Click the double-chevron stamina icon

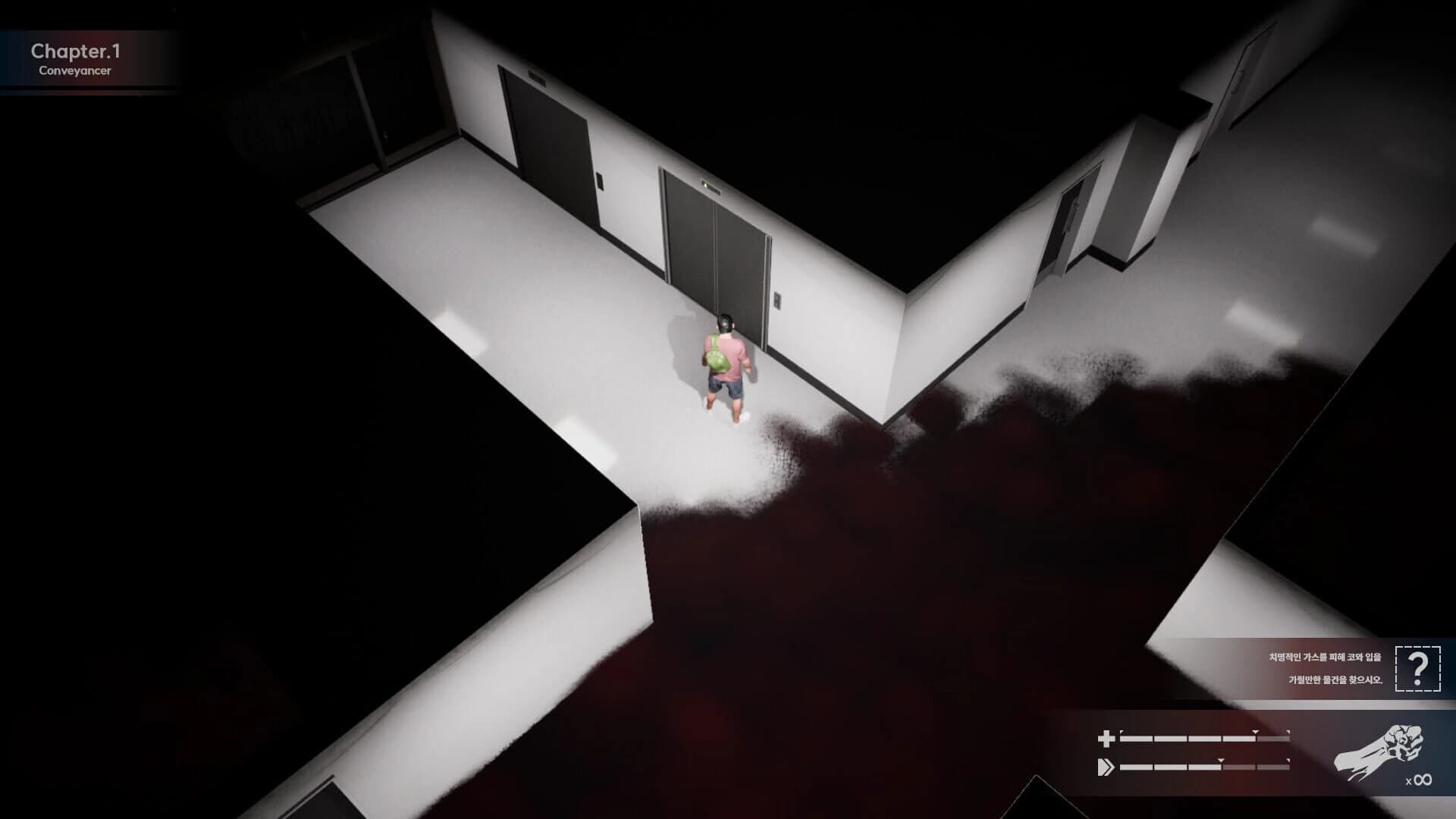point(1108,766)
